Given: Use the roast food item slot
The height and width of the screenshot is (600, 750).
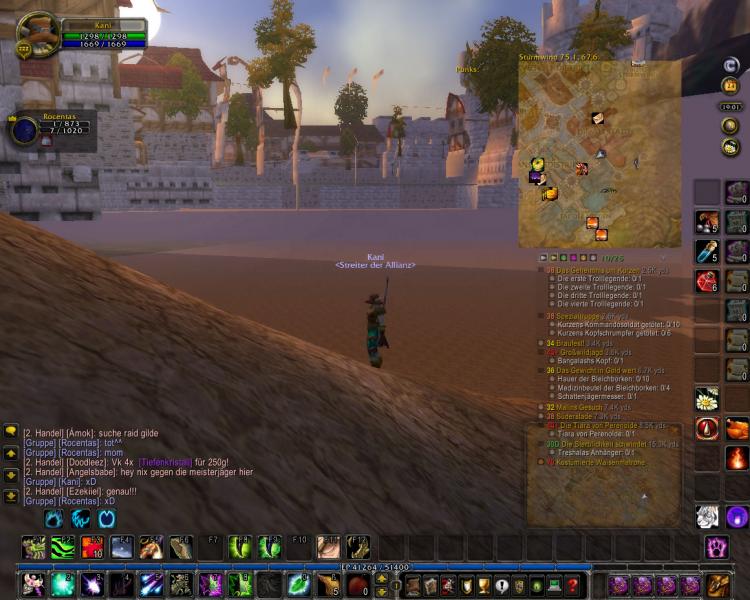Looking at the screenshot, I should point(737,429).
